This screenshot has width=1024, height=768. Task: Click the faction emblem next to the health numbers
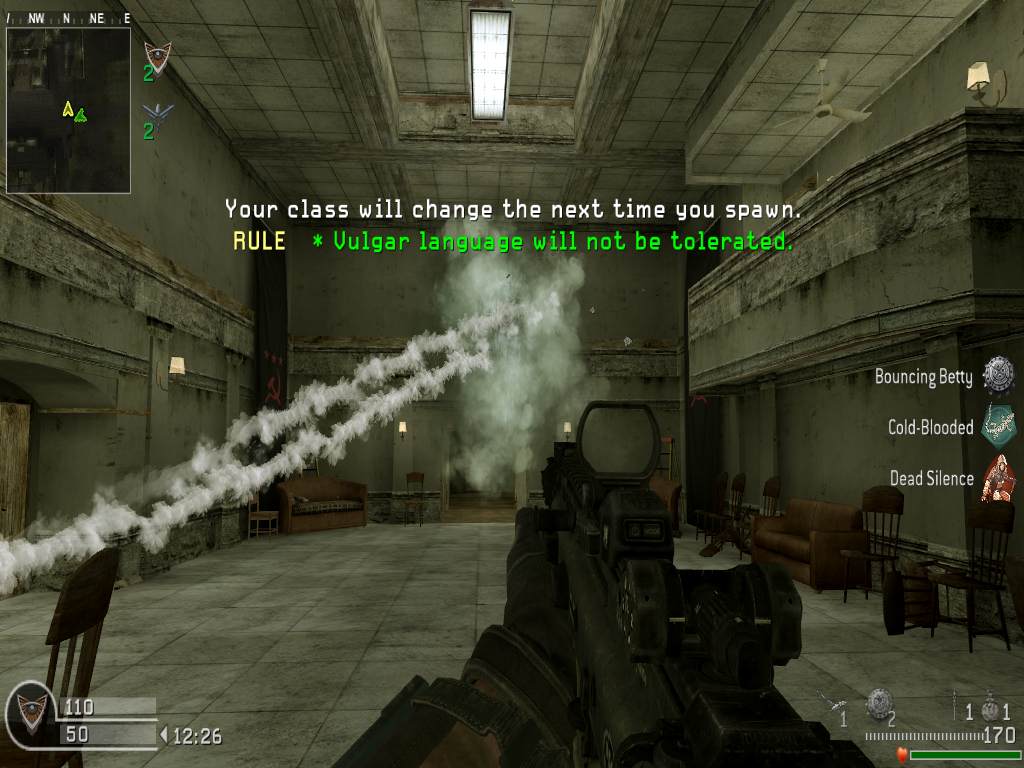coord(29,714)
